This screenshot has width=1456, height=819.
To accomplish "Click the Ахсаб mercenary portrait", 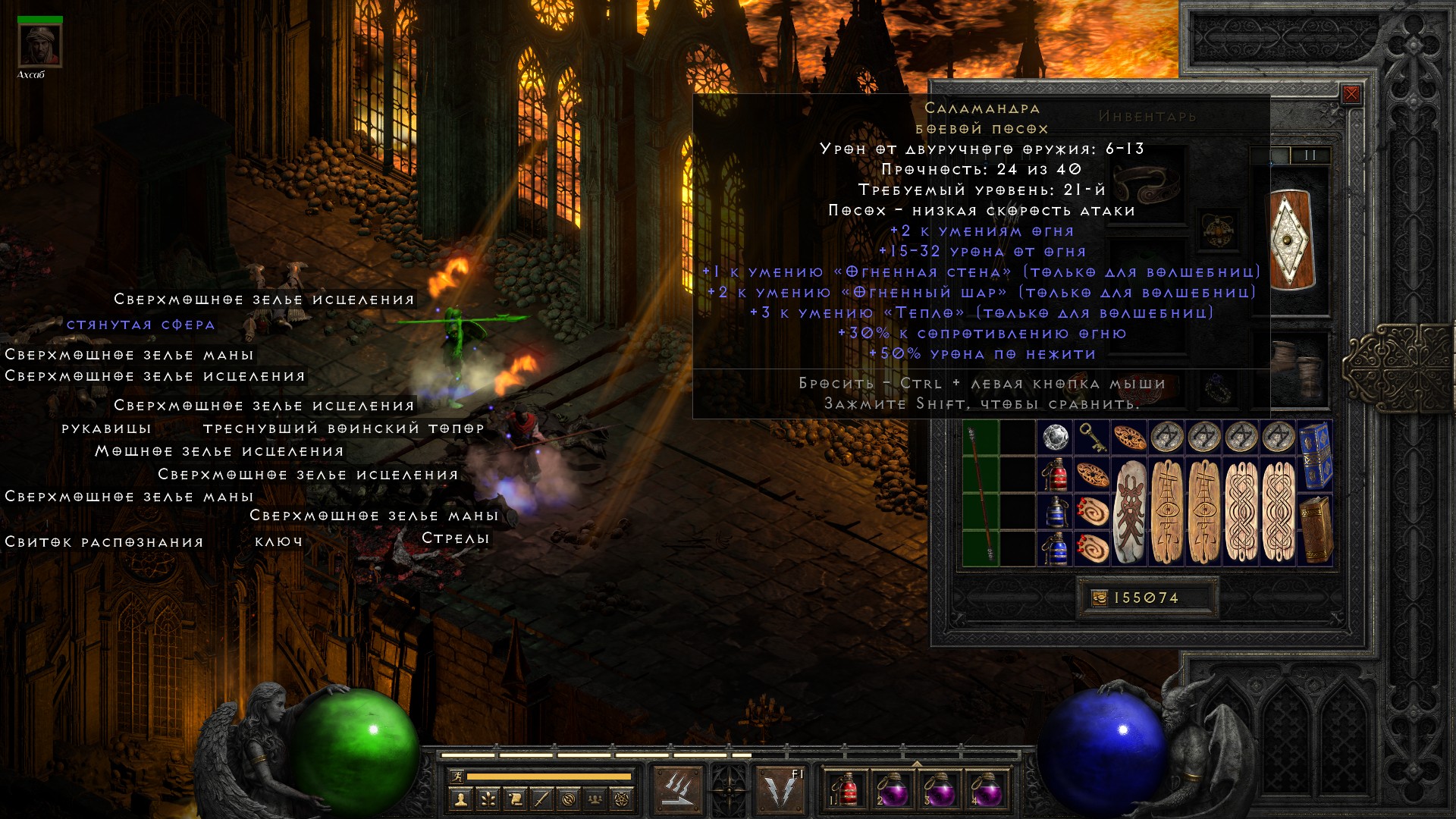I will pyautogui.click(x=39, y=46).
